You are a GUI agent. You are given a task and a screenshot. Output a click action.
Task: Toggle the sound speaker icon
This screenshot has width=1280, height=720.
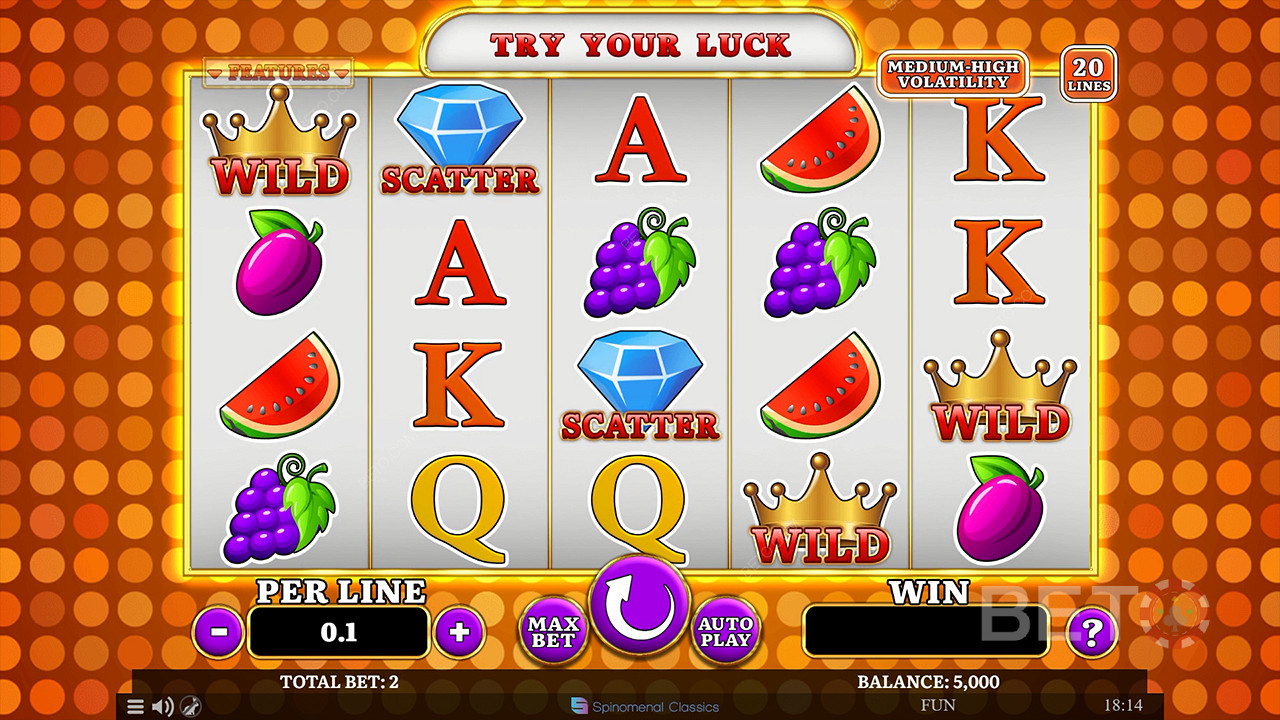tap(162, 707)
